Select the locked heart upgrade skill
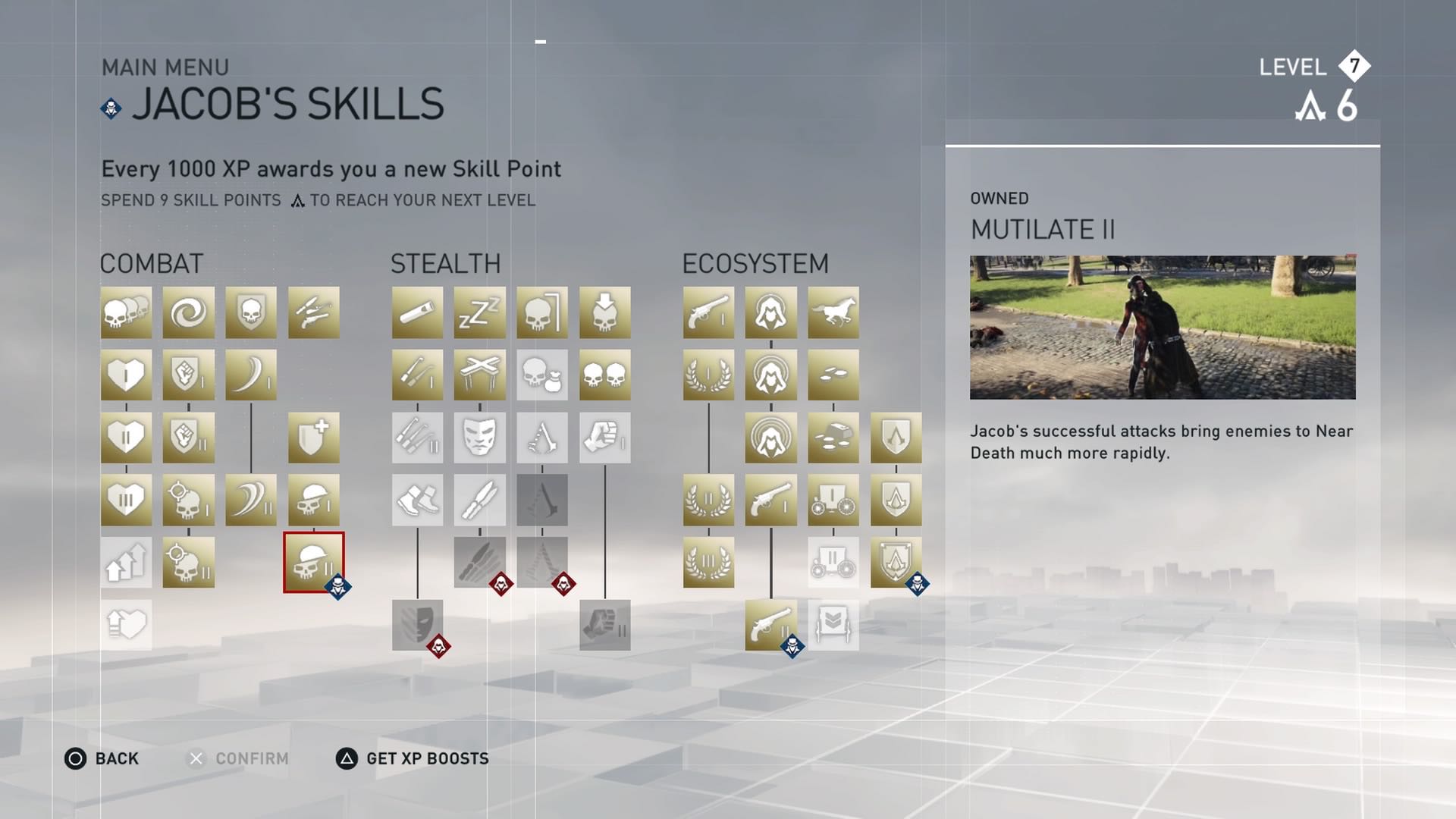Screen dimensions: 1456x819 (x=126, y=625)
